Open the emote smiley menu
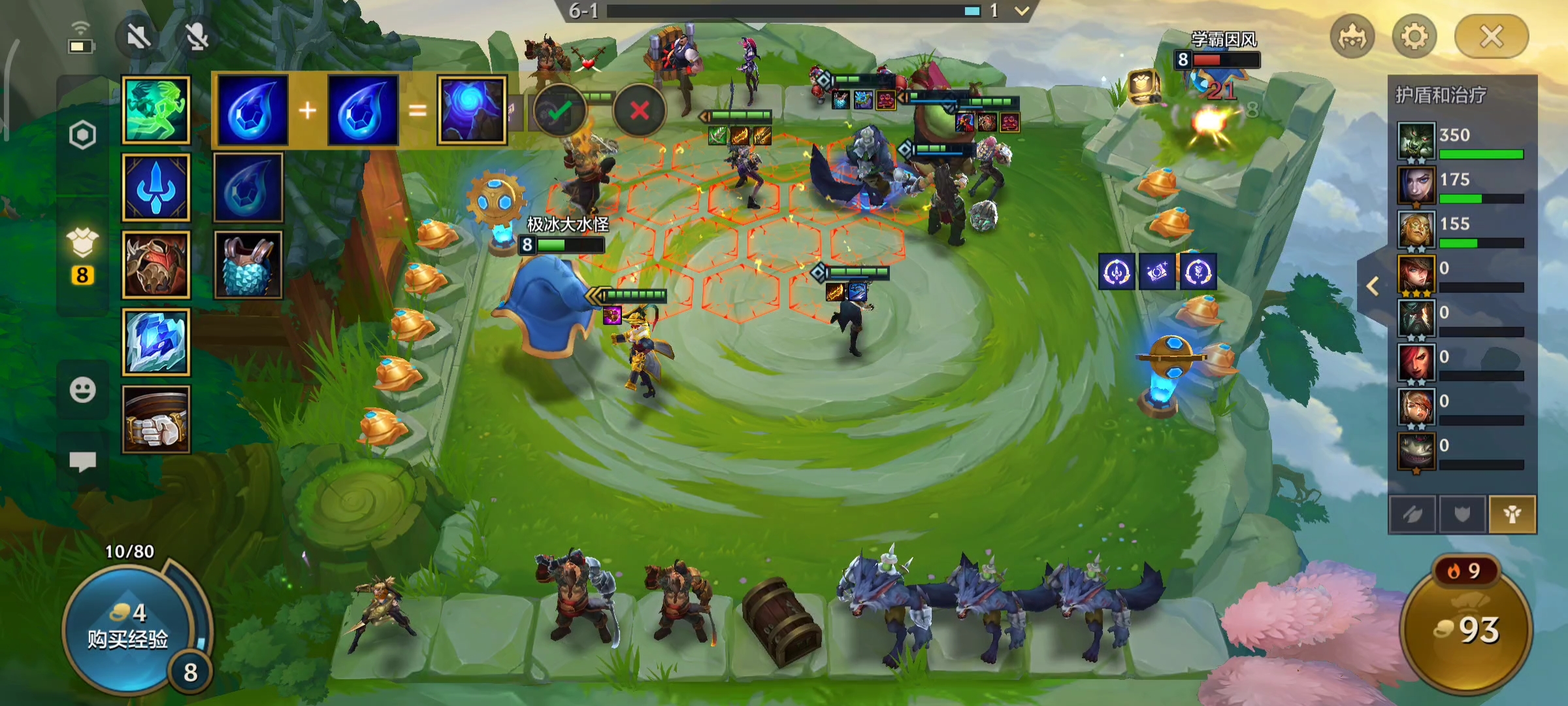The image size is (1568, 706). pos(82,390)
